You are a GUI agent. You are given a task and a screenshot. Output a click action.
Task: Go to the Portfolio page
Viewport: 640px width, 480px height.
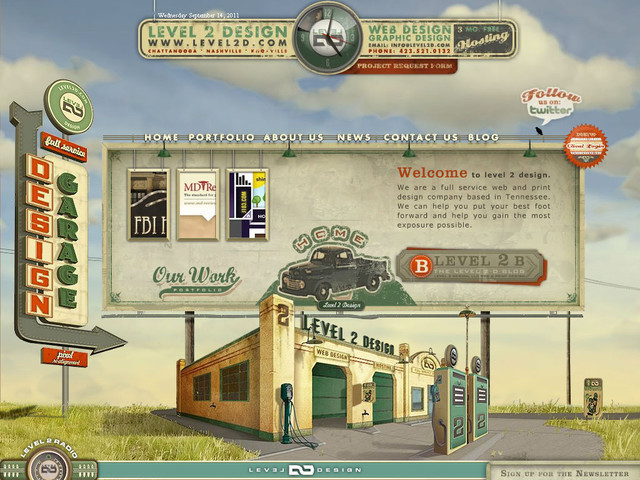click(x=223, y=137)
